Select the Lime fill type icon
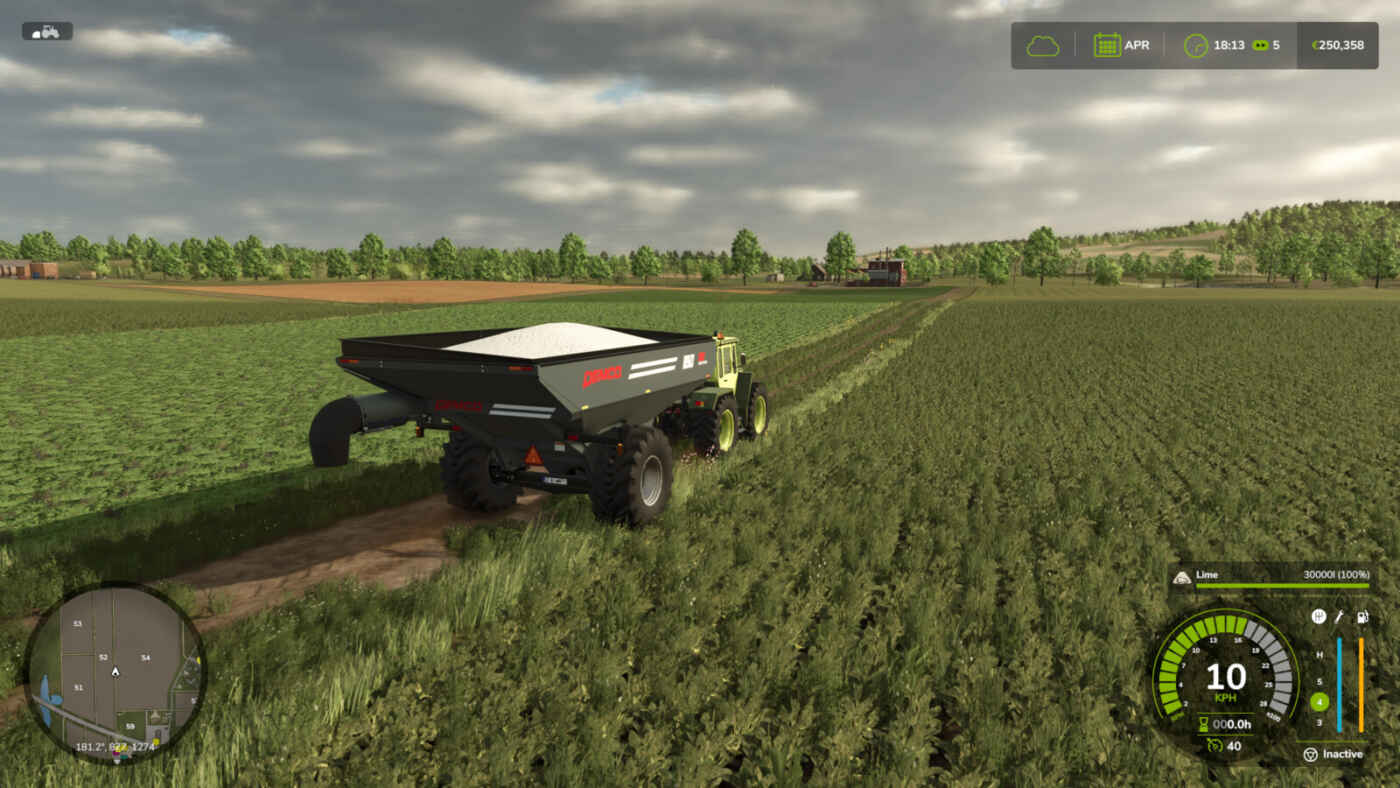The height and width of the screenshot is (788, 1400). tap(1181, 577)
